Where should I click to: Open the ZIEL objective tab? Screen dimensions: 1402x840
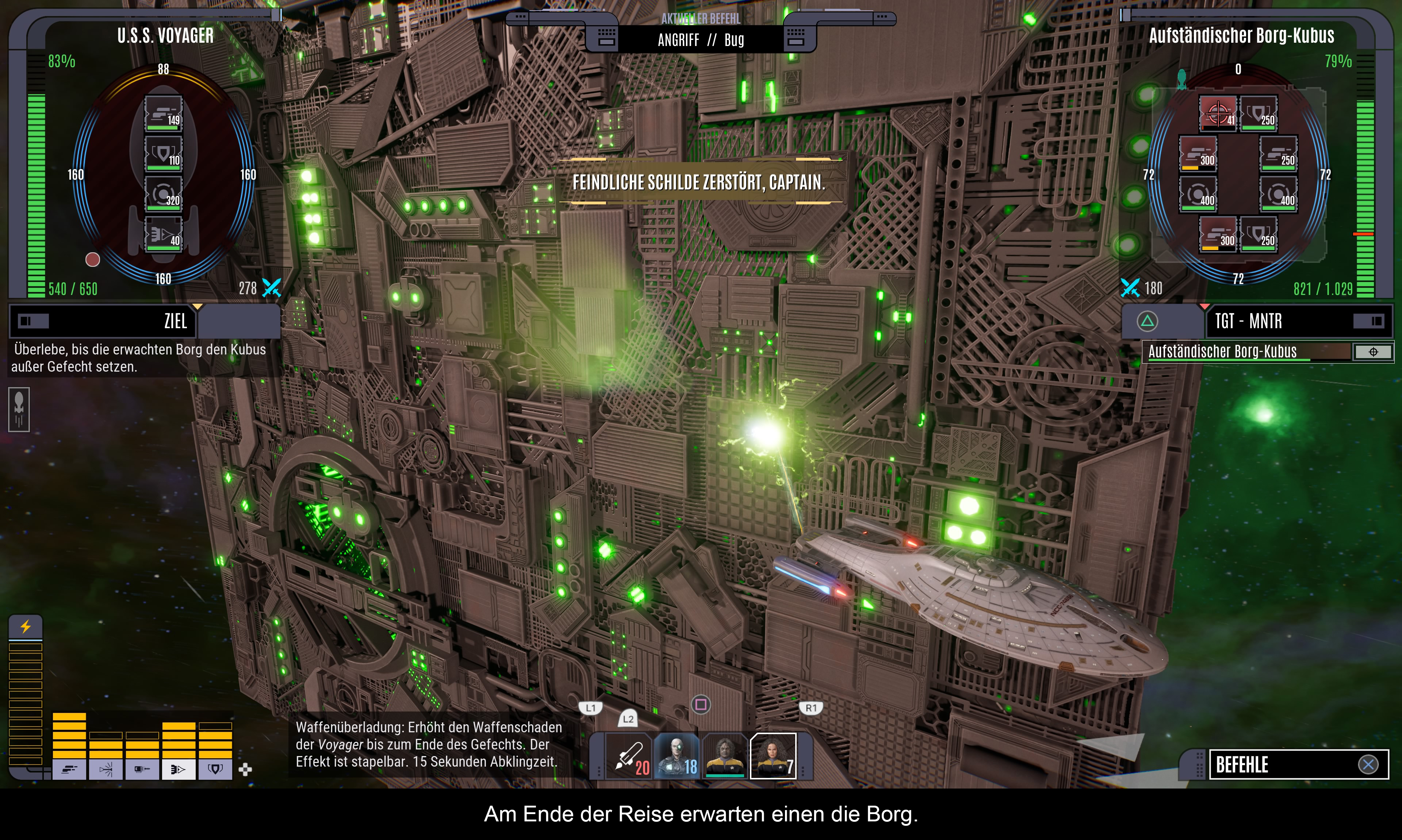coord(103,322)
